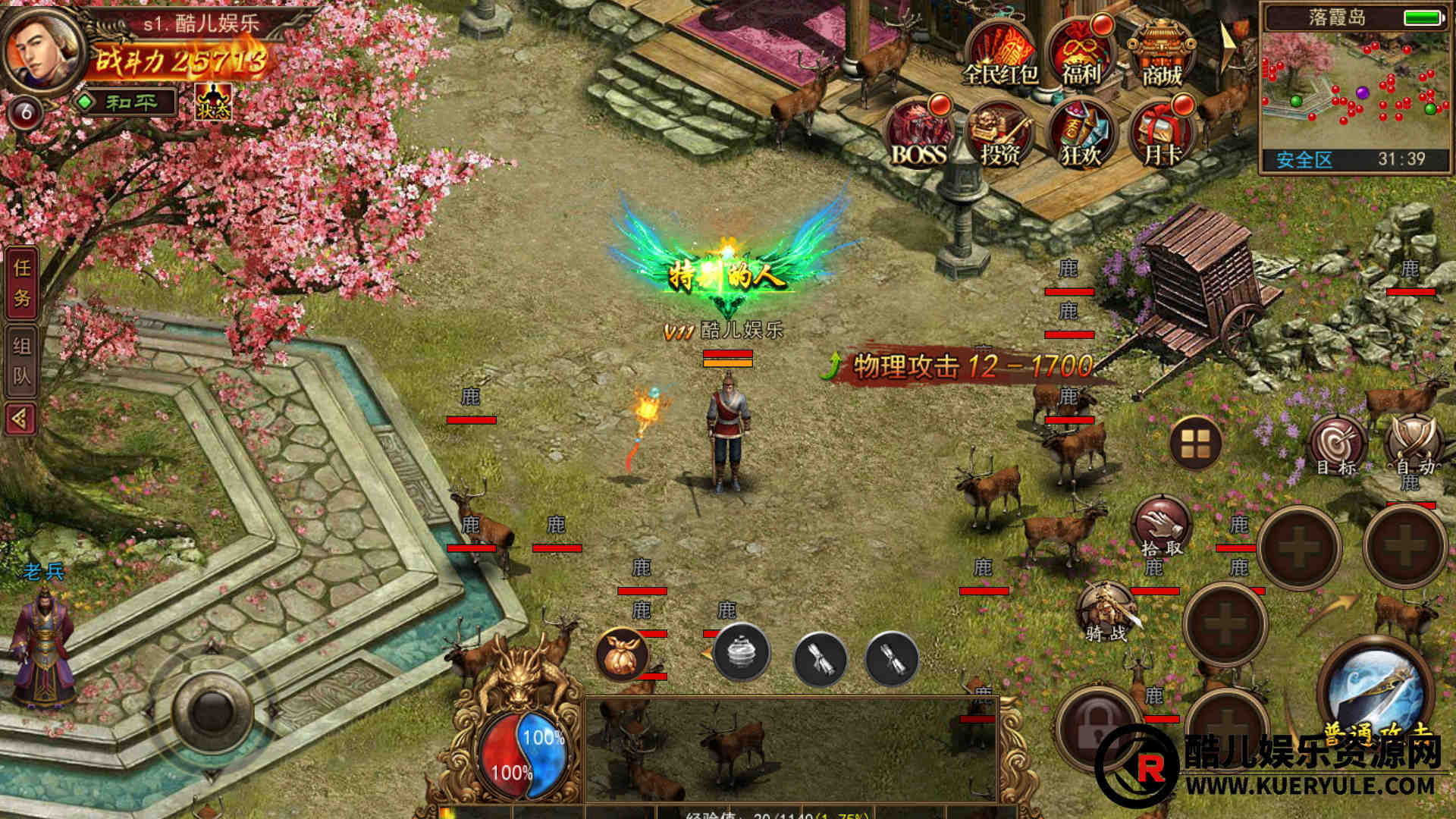Toggle the 和平 peace mode button

[127, 102]
